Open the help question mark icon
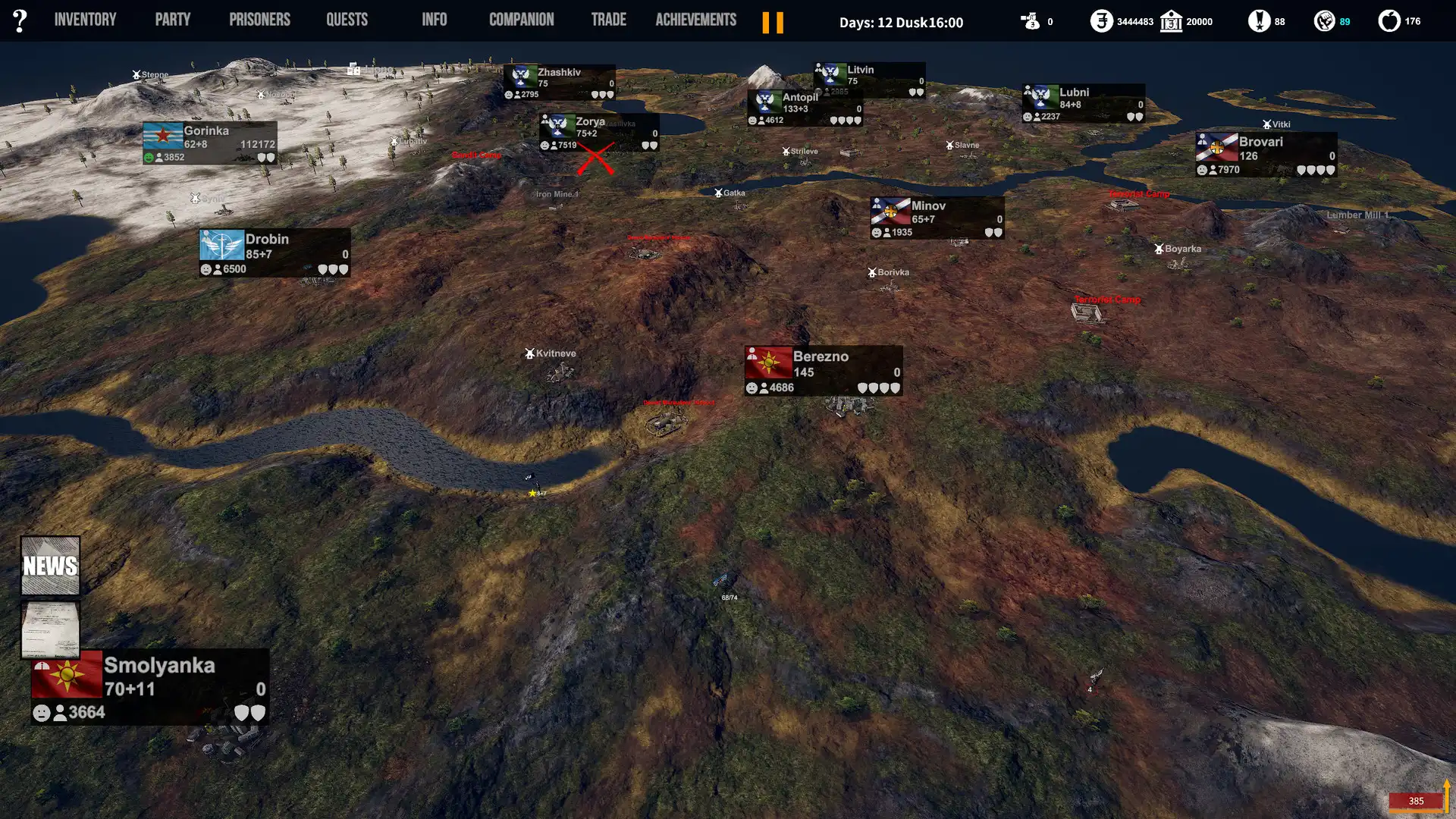Screen dimensions: 1456x819 point(20,20)
